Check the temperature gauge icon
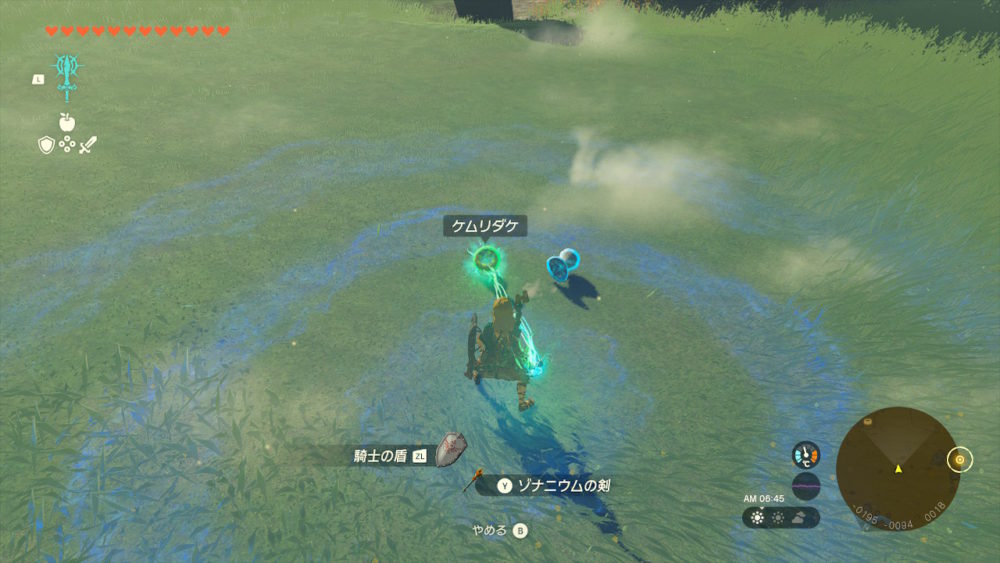Screen dimensions: 1000x563 point(805,455)
